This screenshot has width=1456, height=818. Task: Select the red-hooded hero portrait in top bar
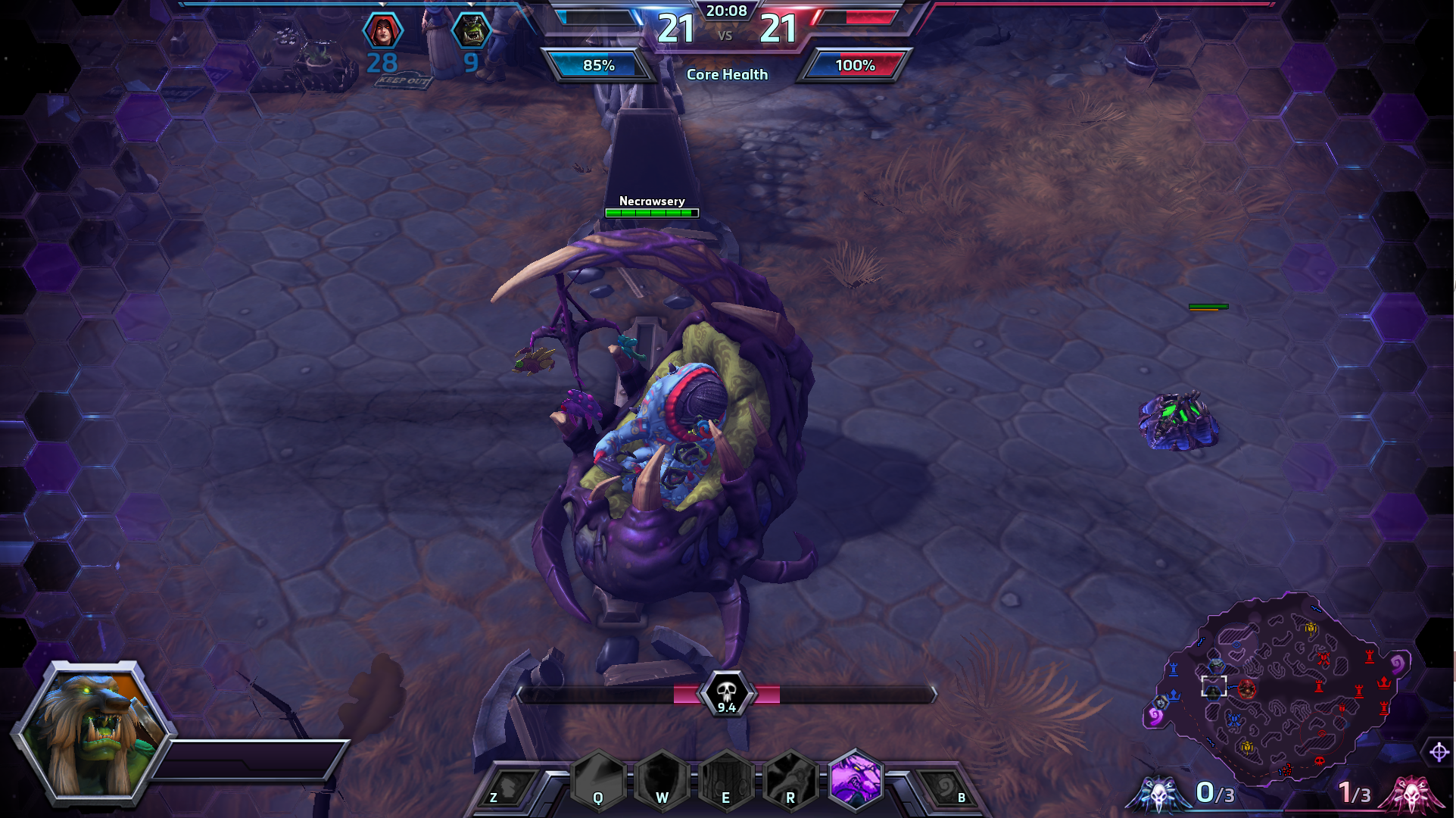tap(383, 31)
